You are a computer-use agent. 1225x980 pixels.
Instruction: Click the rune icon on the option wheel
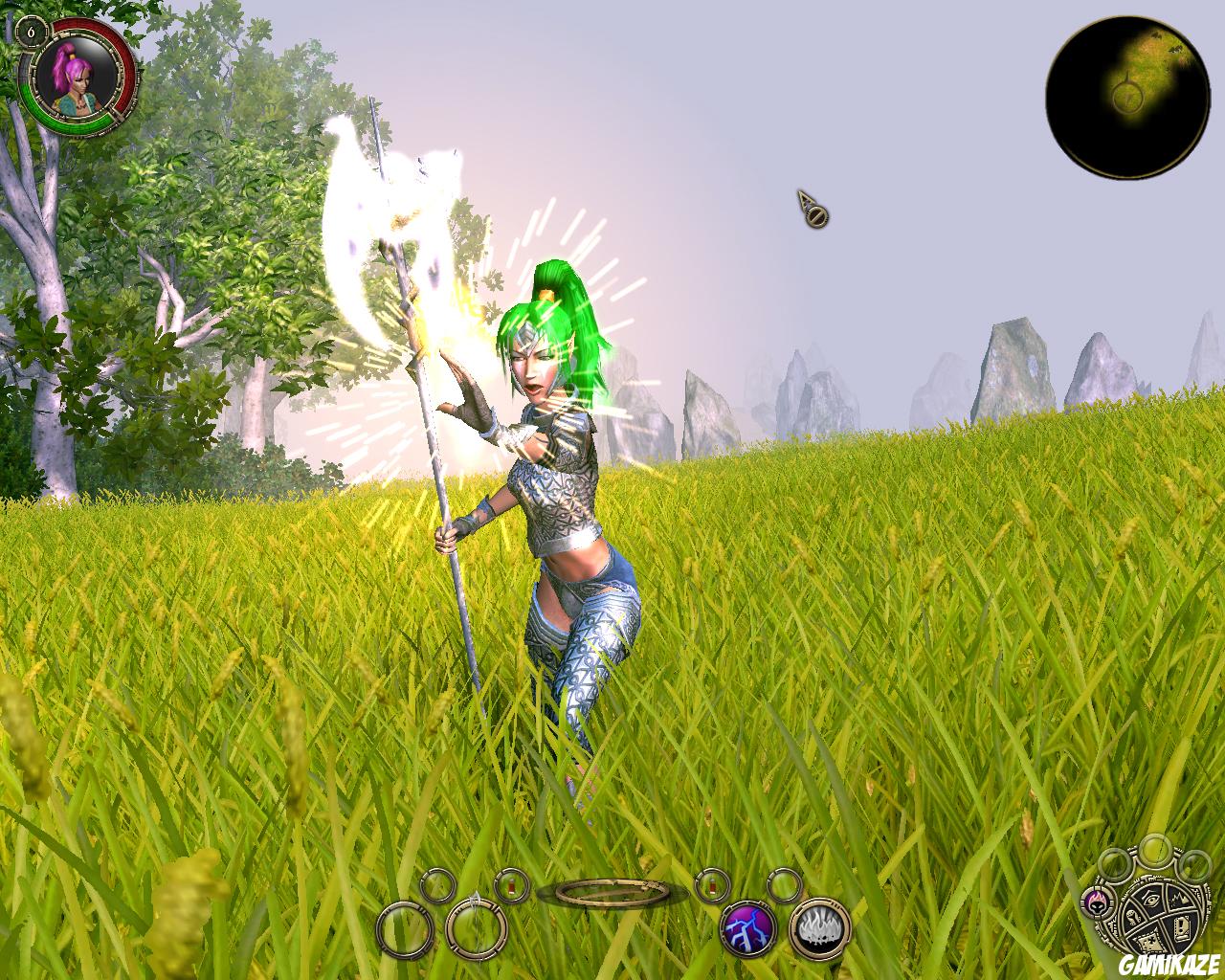point(1134,918)
